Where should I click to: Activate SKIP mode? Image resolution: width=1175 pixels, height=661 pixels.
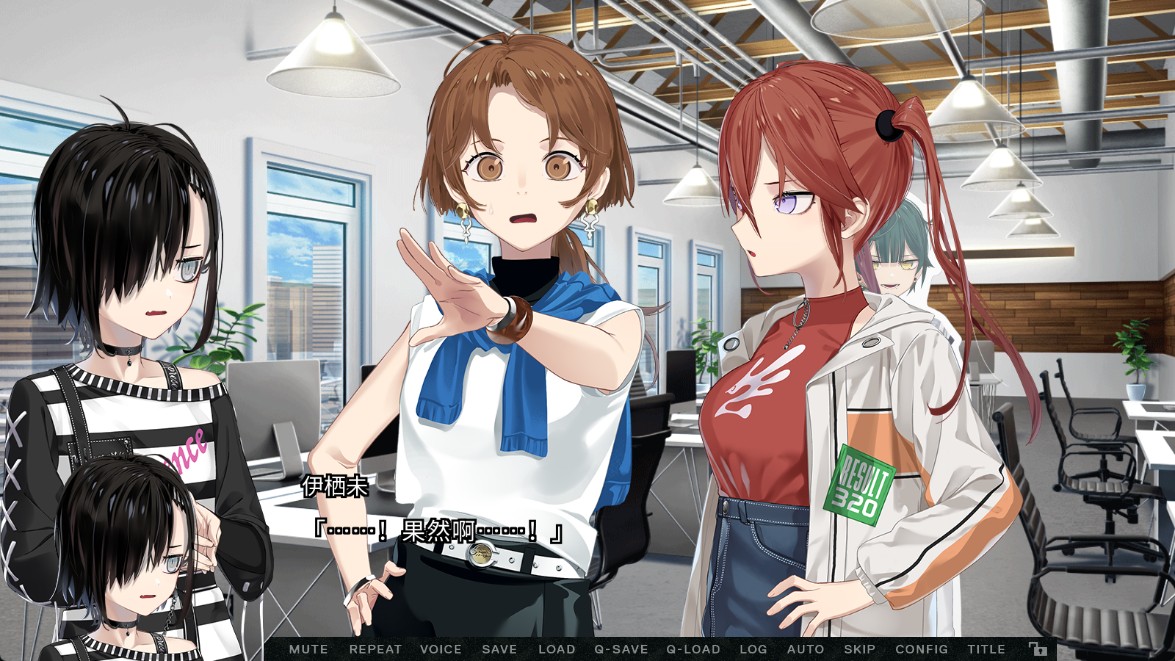860,649
